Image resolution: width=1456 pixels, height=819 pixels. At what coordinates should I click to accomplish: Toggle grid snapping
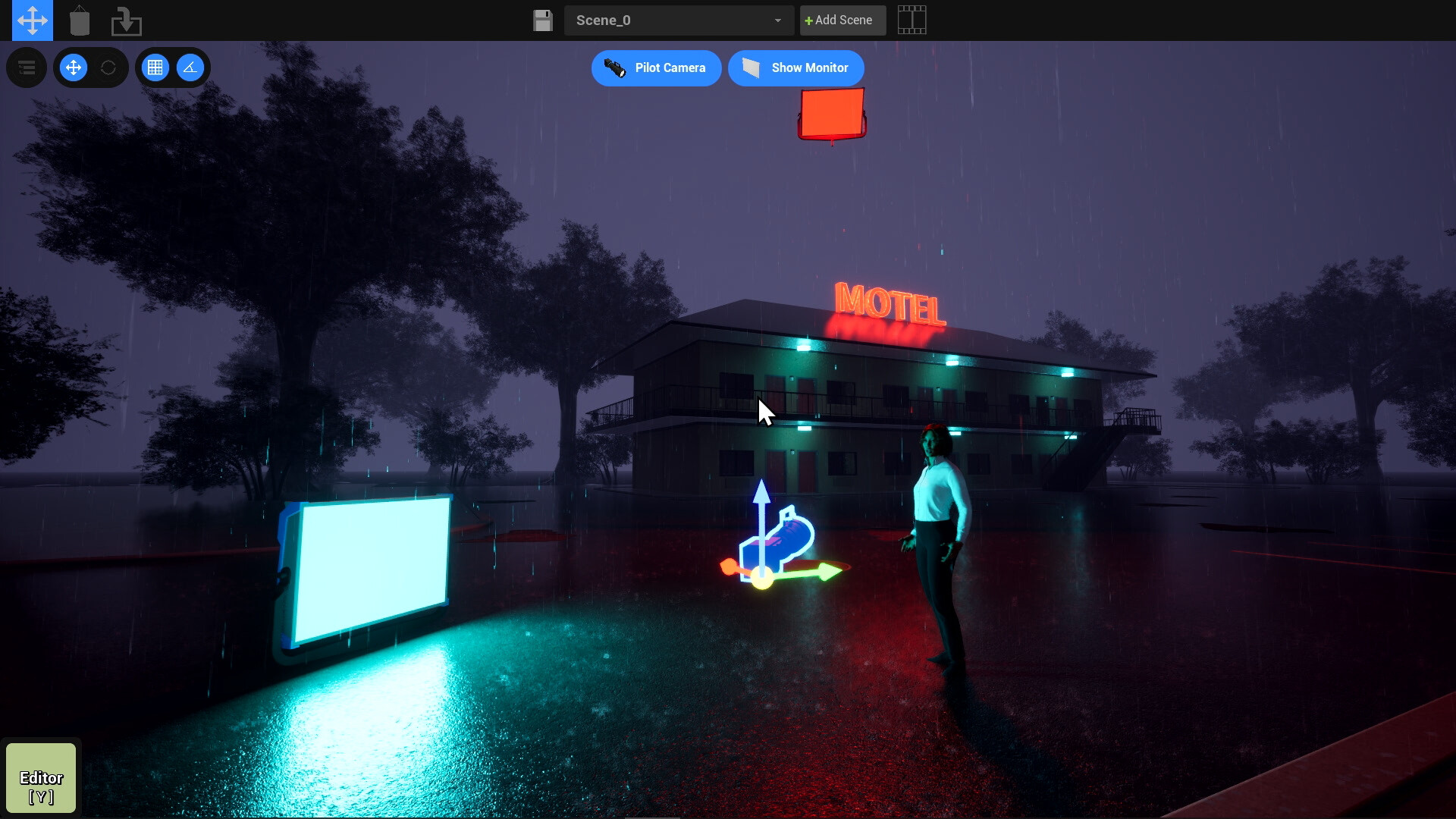click(x=155, y=68)
